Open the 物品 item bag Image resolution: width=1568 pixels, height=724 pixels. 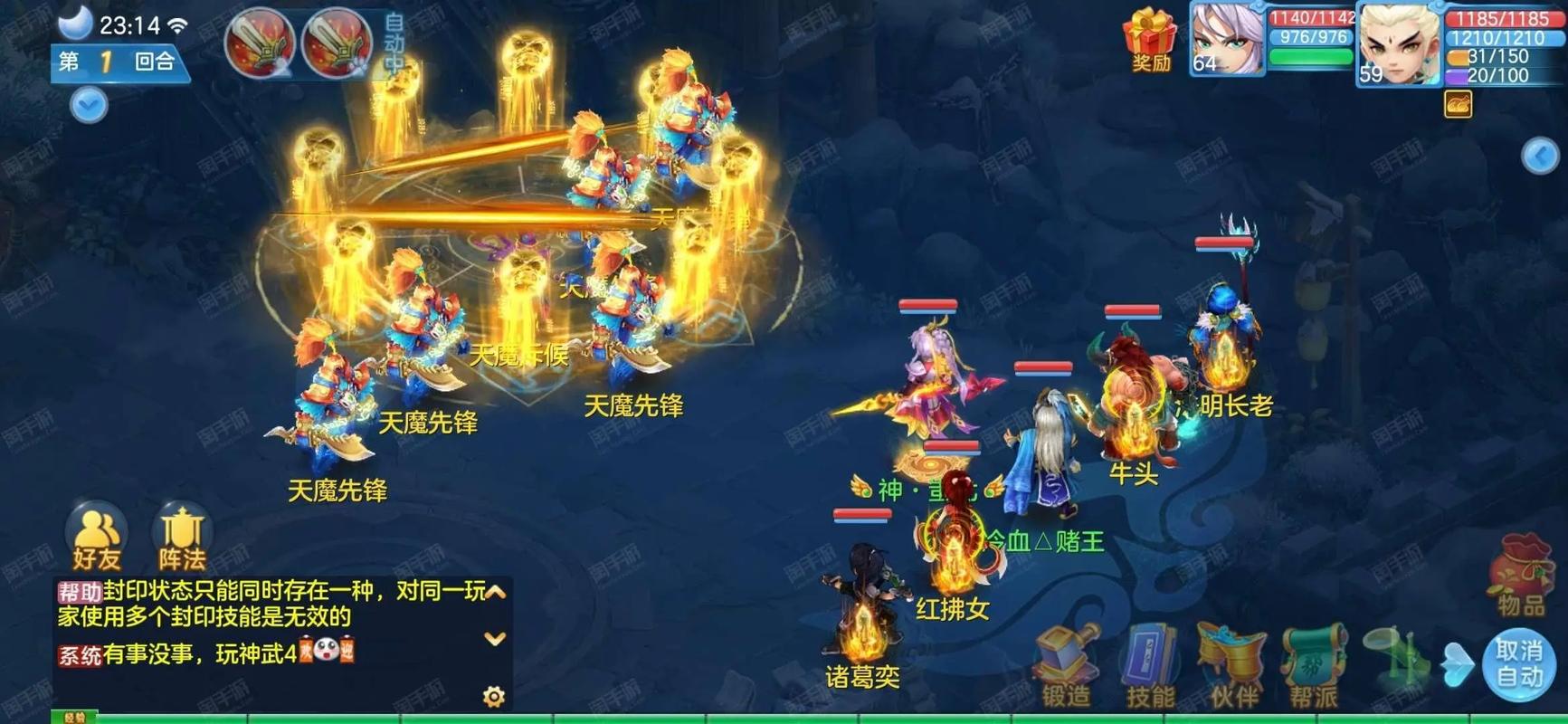click(x=1521, y=575)
